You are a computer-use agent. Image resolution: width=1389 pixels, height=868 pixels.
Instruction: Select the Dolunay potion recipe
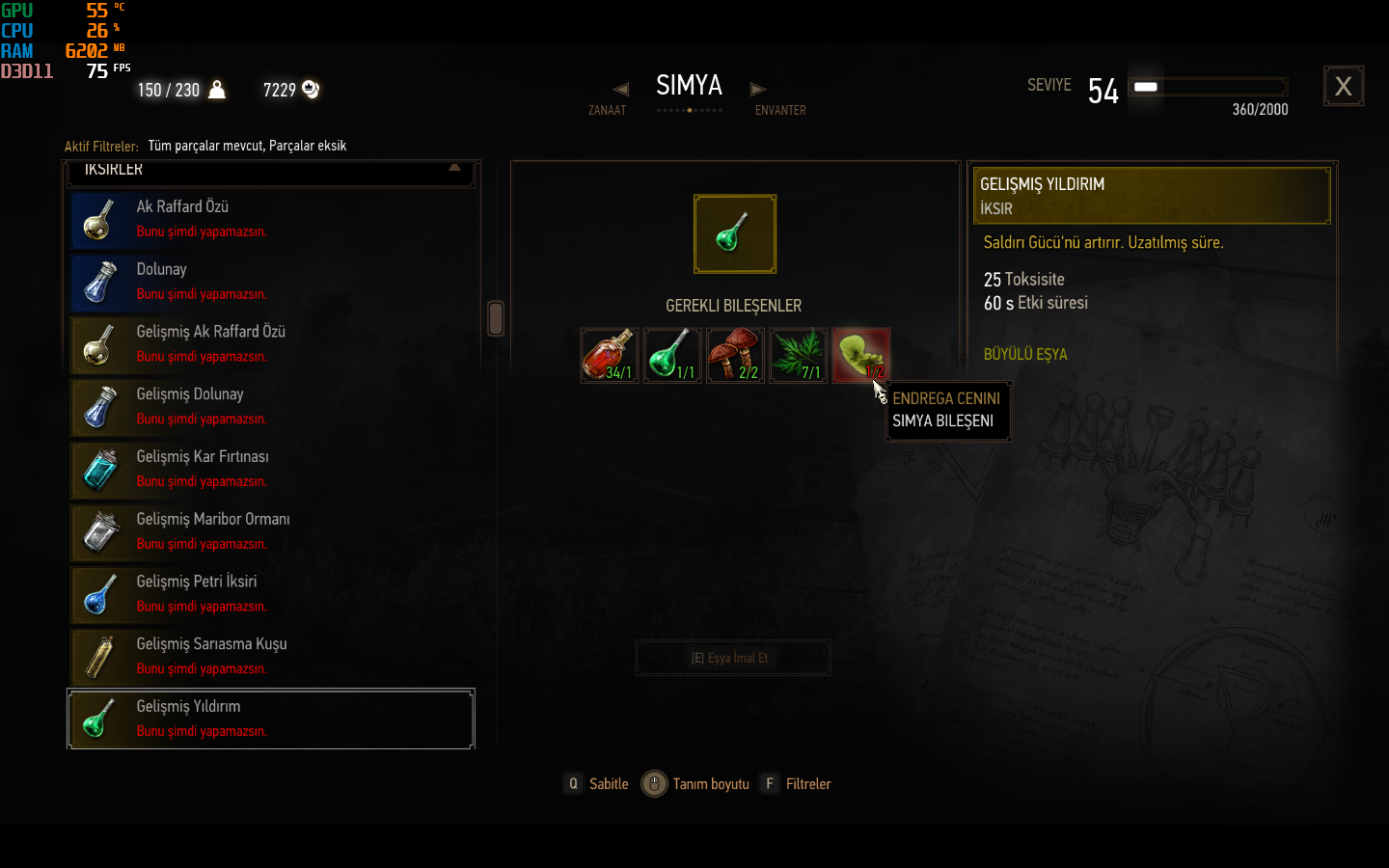pyautogui.click(x=271, y=282)
